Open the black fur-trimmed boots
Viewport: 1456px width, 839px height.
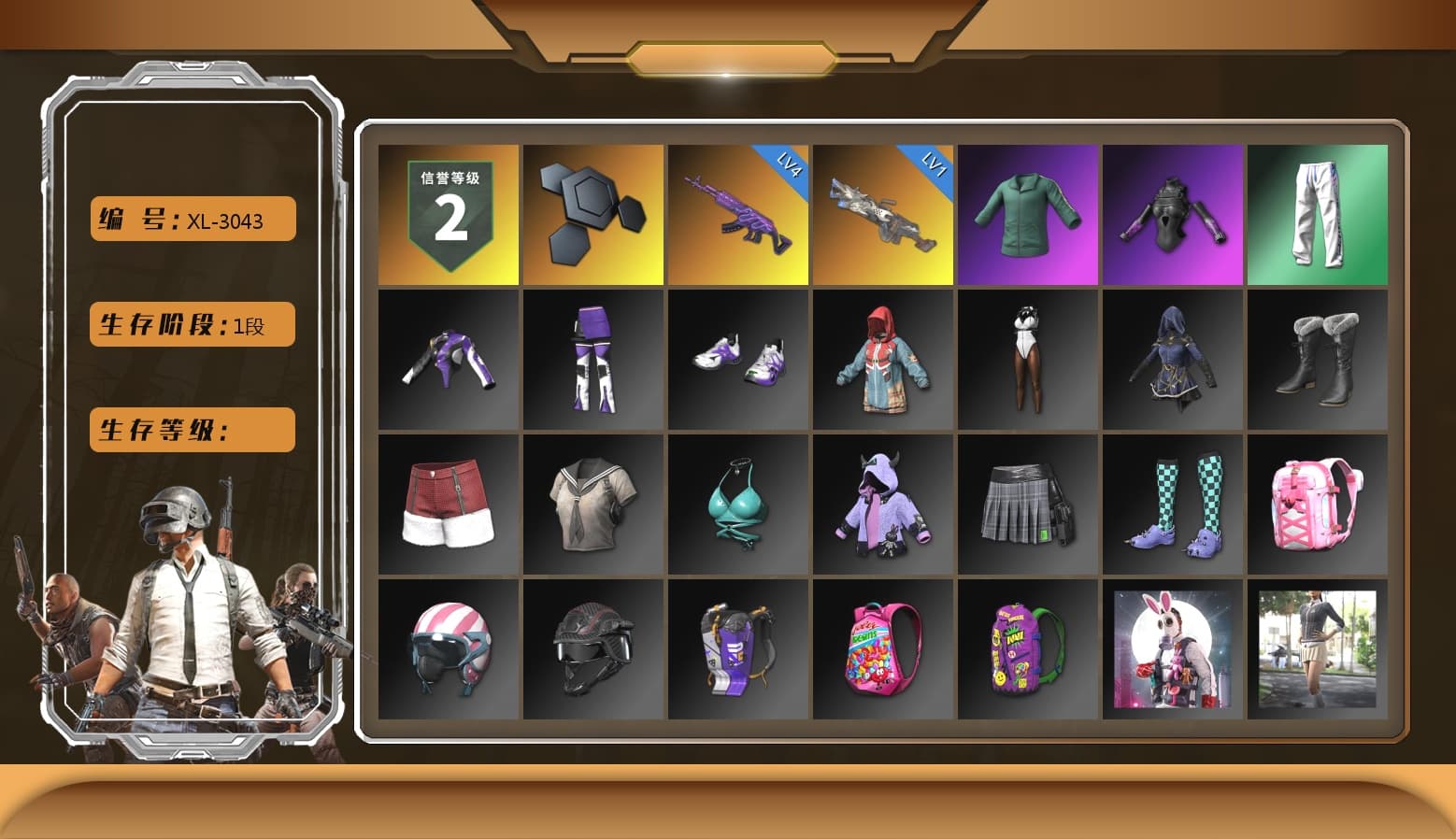1319,360
